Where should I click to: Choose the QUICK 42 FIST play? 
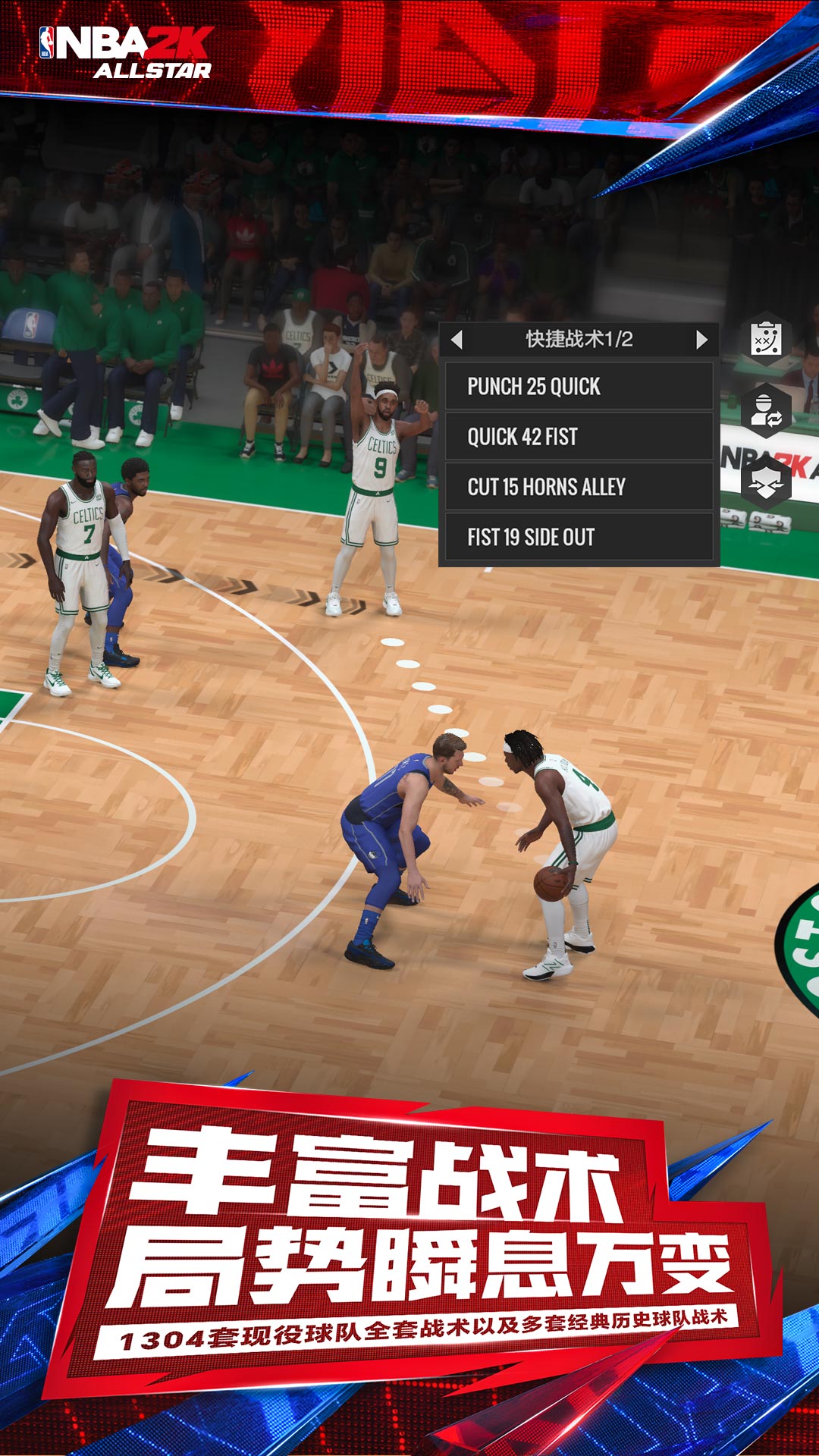(579, 437)
